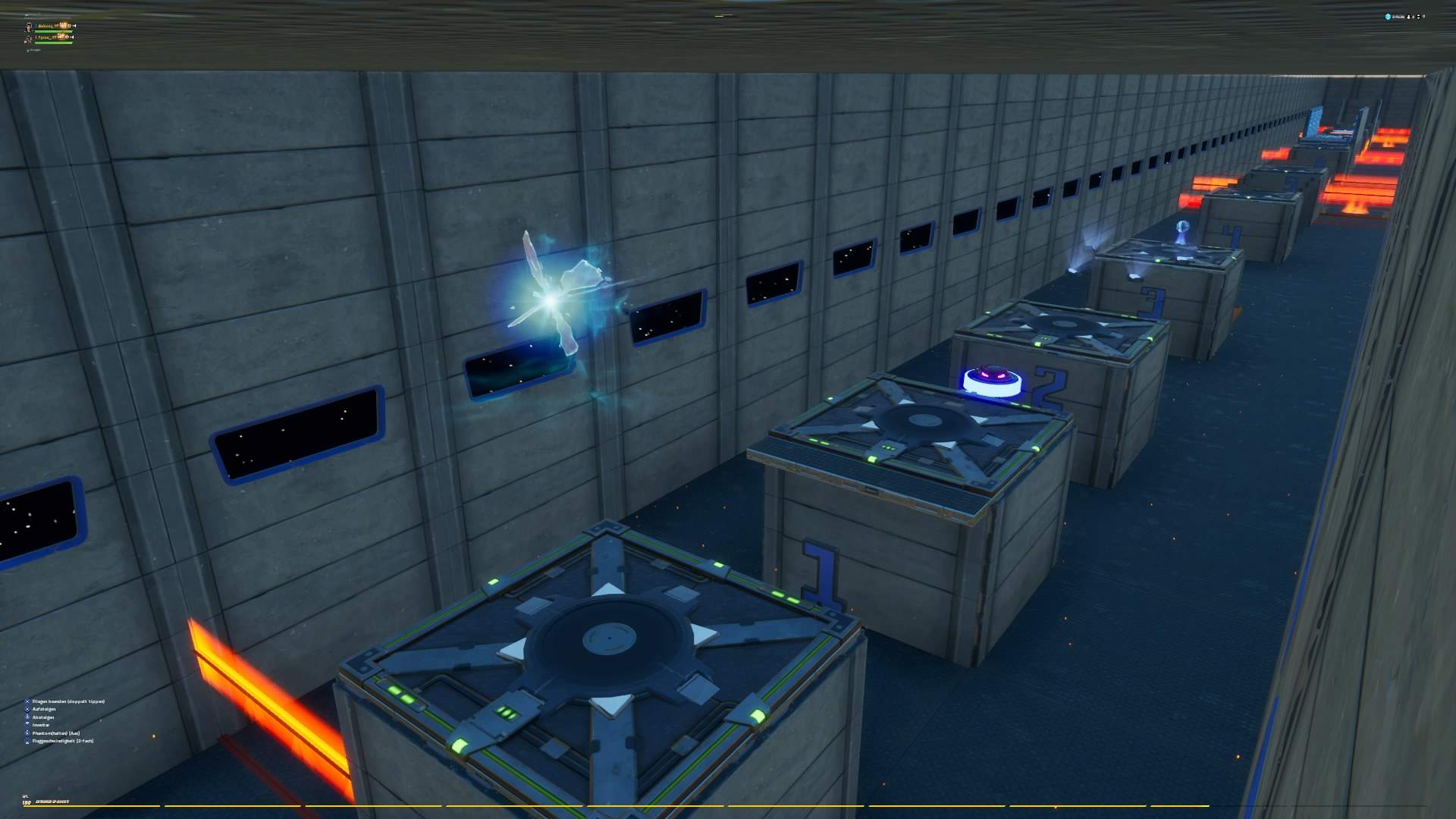The image size is (1456, 819).
Task: Click the storm timer icon top right
Action: coord(1388,17)
